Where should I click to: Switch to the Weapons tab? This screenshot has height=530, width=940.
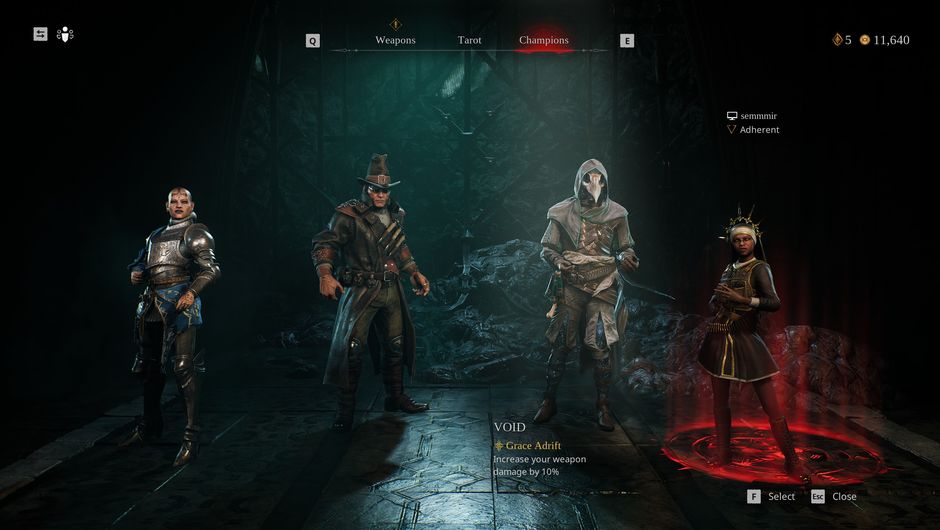pos(395,40)
